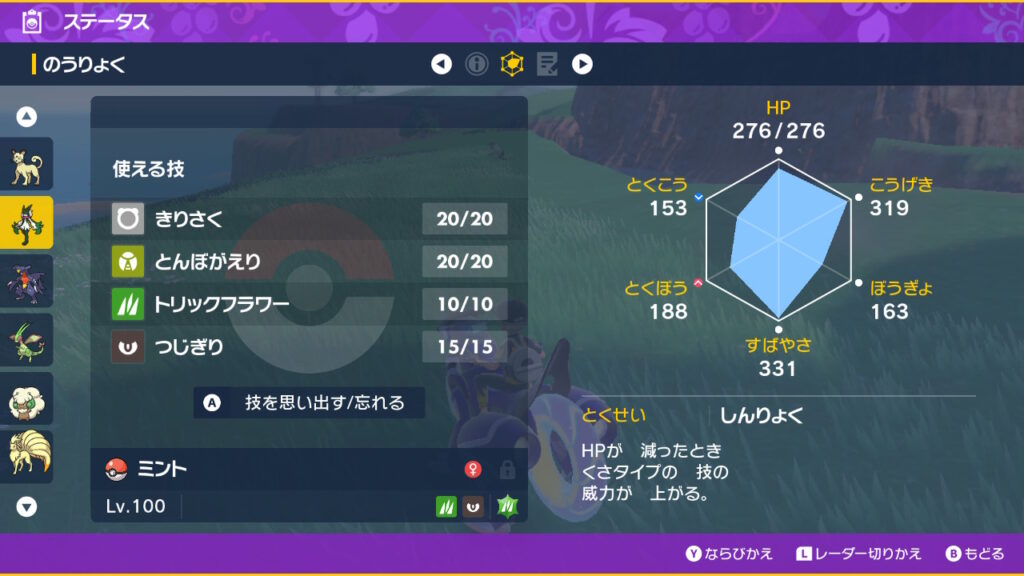This screenshot has height=576, width=1024.
Task: Open the memo notes tab
Action: [547, 65]
